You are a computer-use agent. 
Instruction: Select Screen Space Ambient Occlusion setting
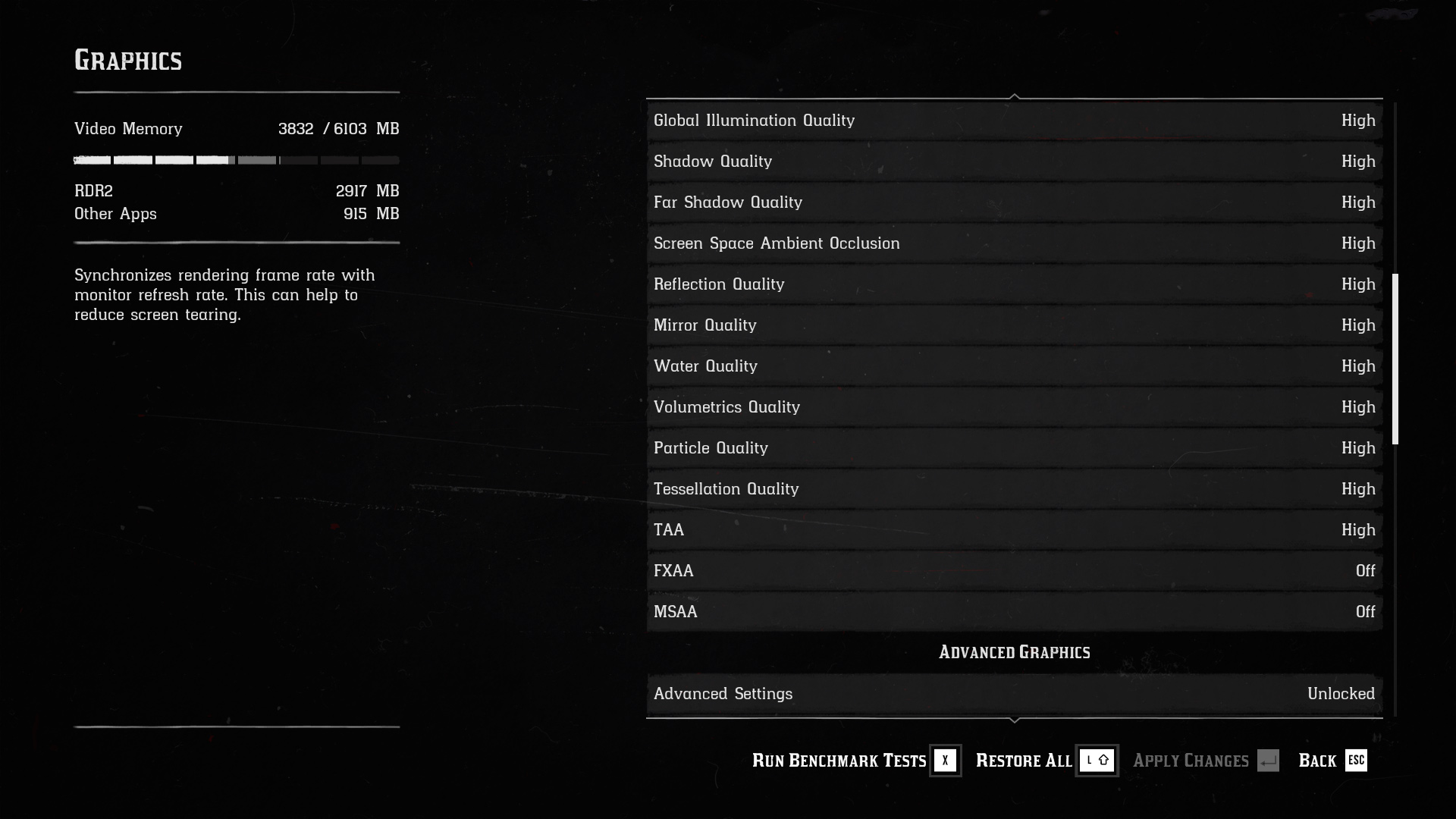1014,243
